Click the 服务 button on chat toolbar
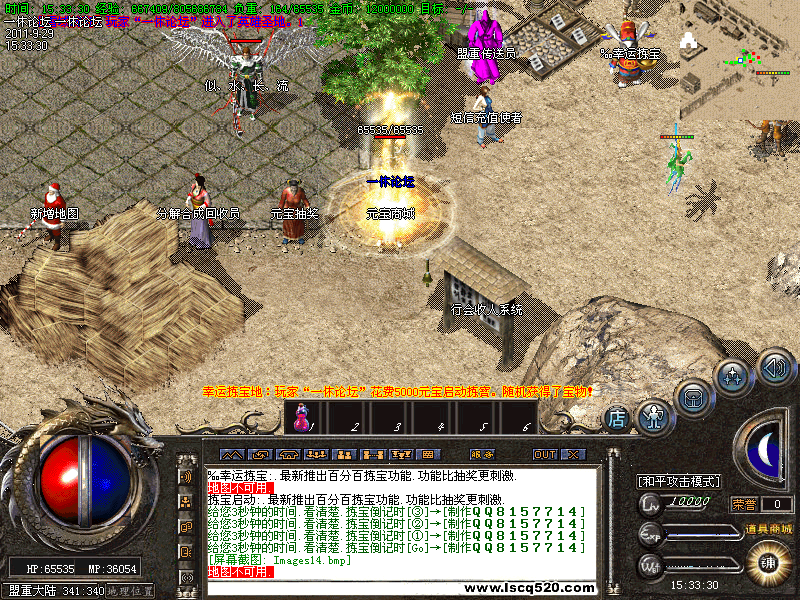 point(482,454)
